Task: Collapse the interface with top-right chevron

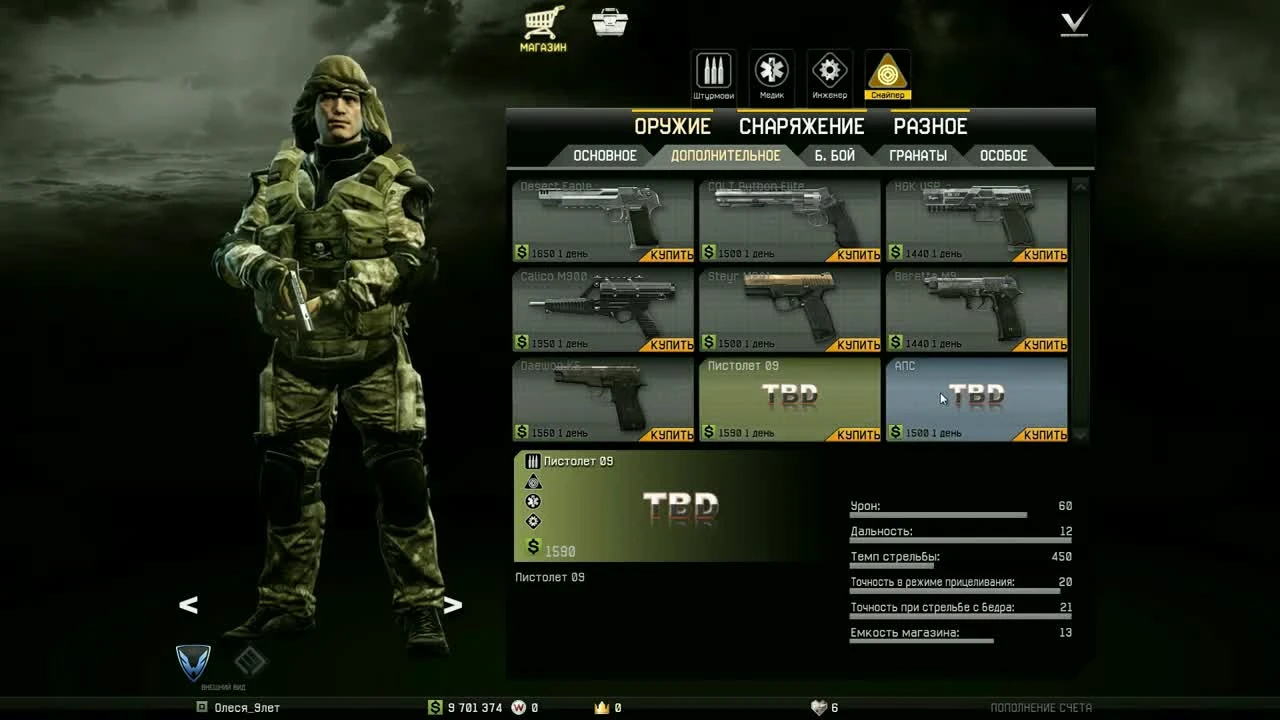Action: pyautogui.click(x=1073, y=22)
